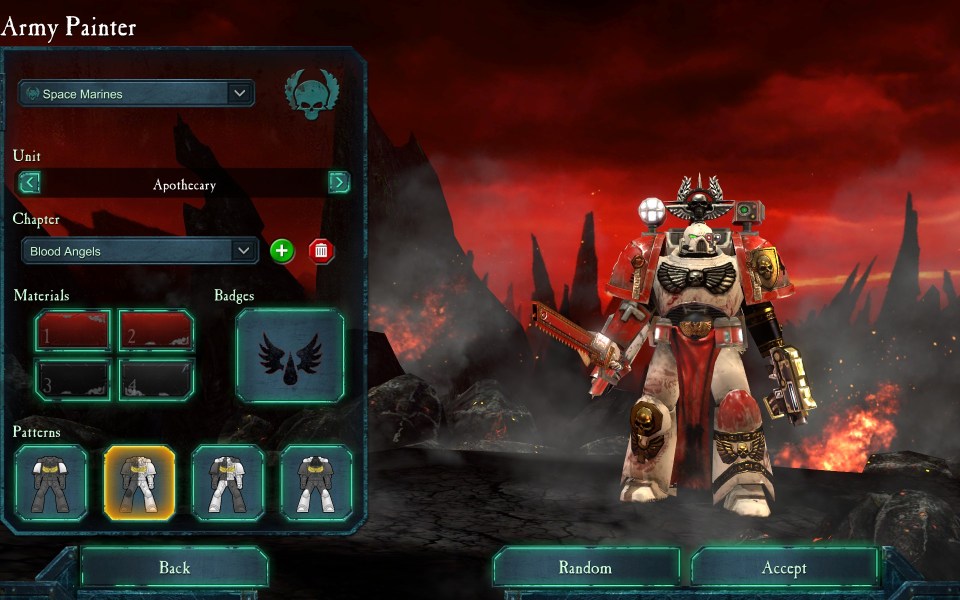The height and width of the screenshot is (600, 960).
Task: Select material slot 1
Action: [x=73, y=330]
